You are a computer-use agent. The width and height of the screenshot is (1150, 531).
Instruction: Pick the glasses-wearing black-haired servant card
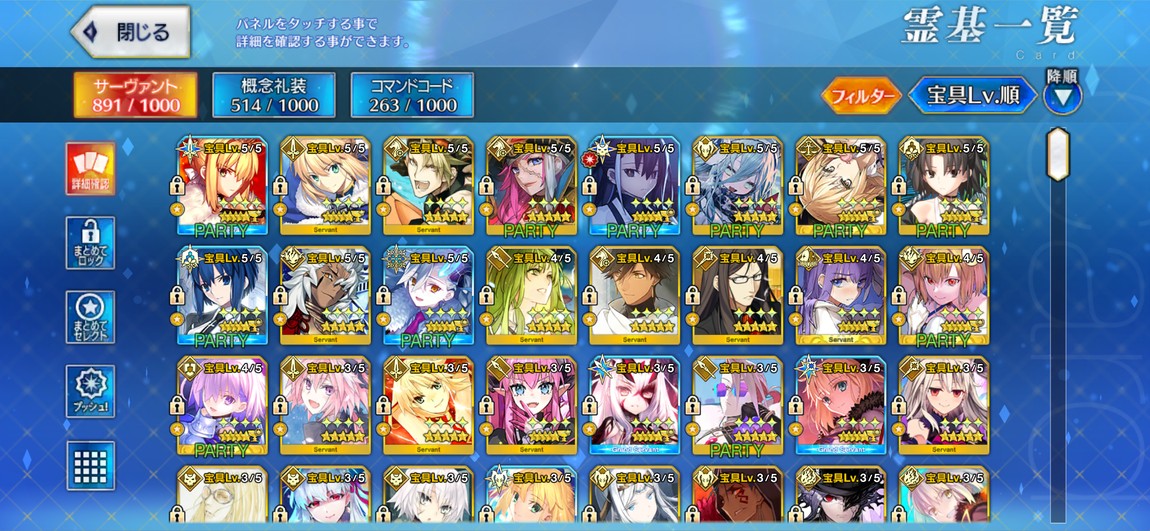pos(737,296)
